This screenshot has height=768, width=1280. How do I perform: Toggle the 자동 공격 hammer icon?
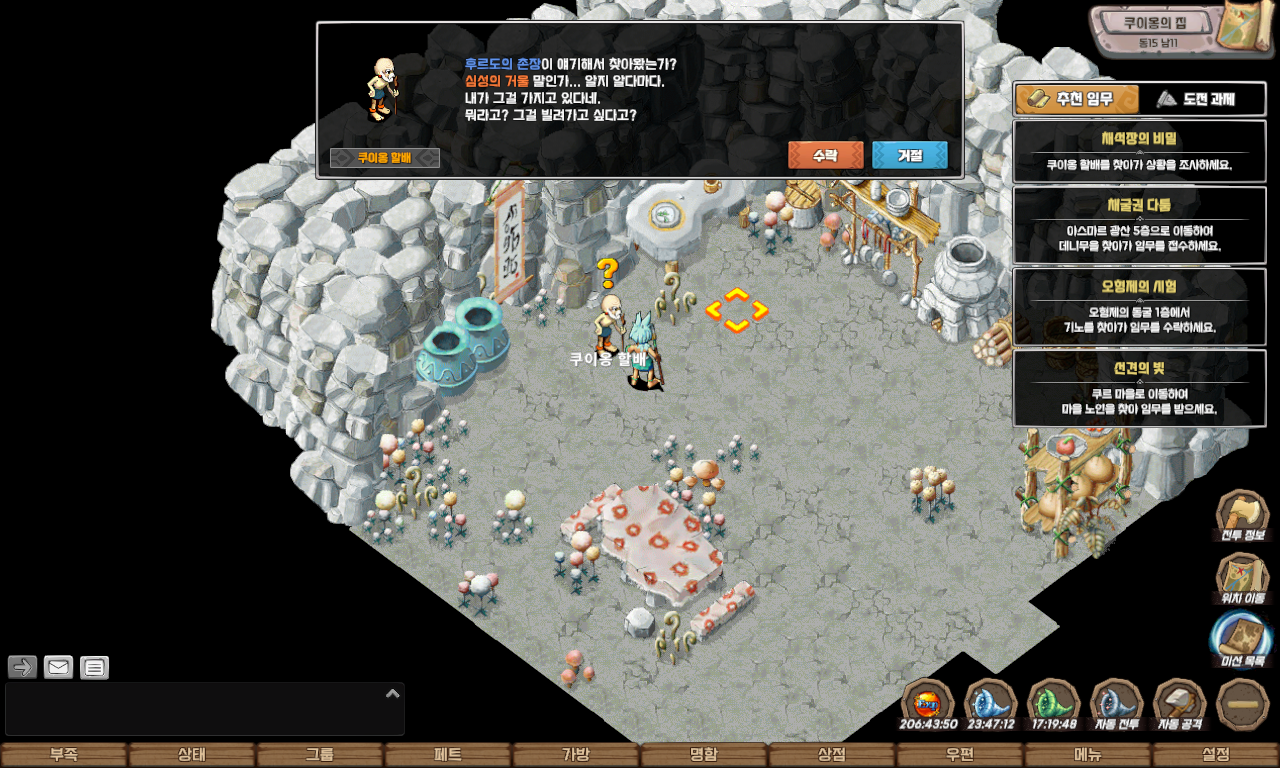1180,705
